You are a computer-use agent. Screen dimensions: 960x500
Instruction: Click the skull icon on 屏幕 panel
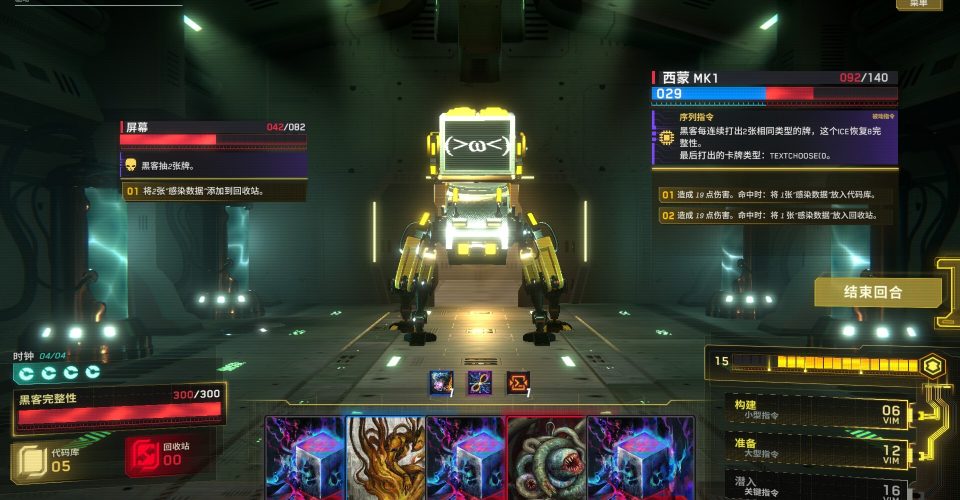(x=130, y=165)
